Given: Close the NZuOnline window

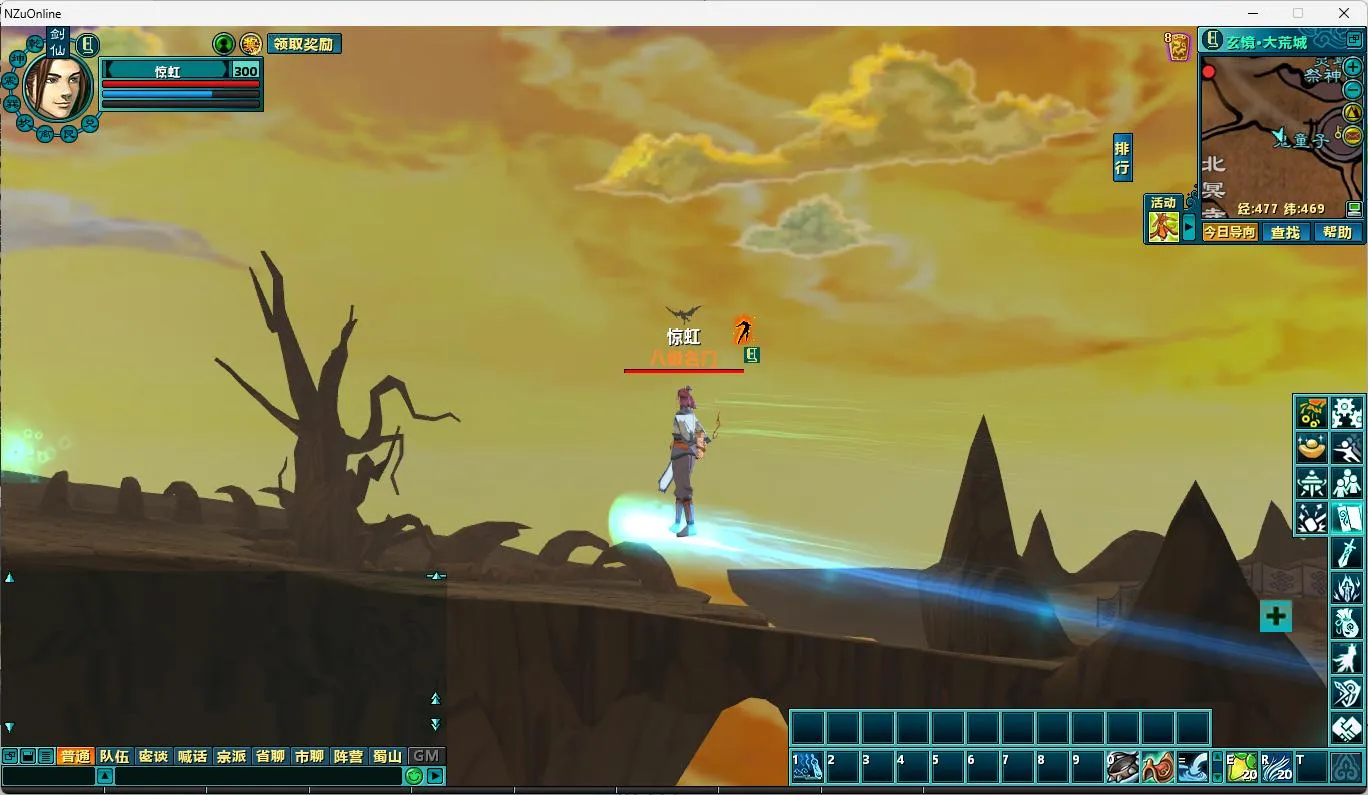Looking at the screenshot, I should (x=1344, y=13).
